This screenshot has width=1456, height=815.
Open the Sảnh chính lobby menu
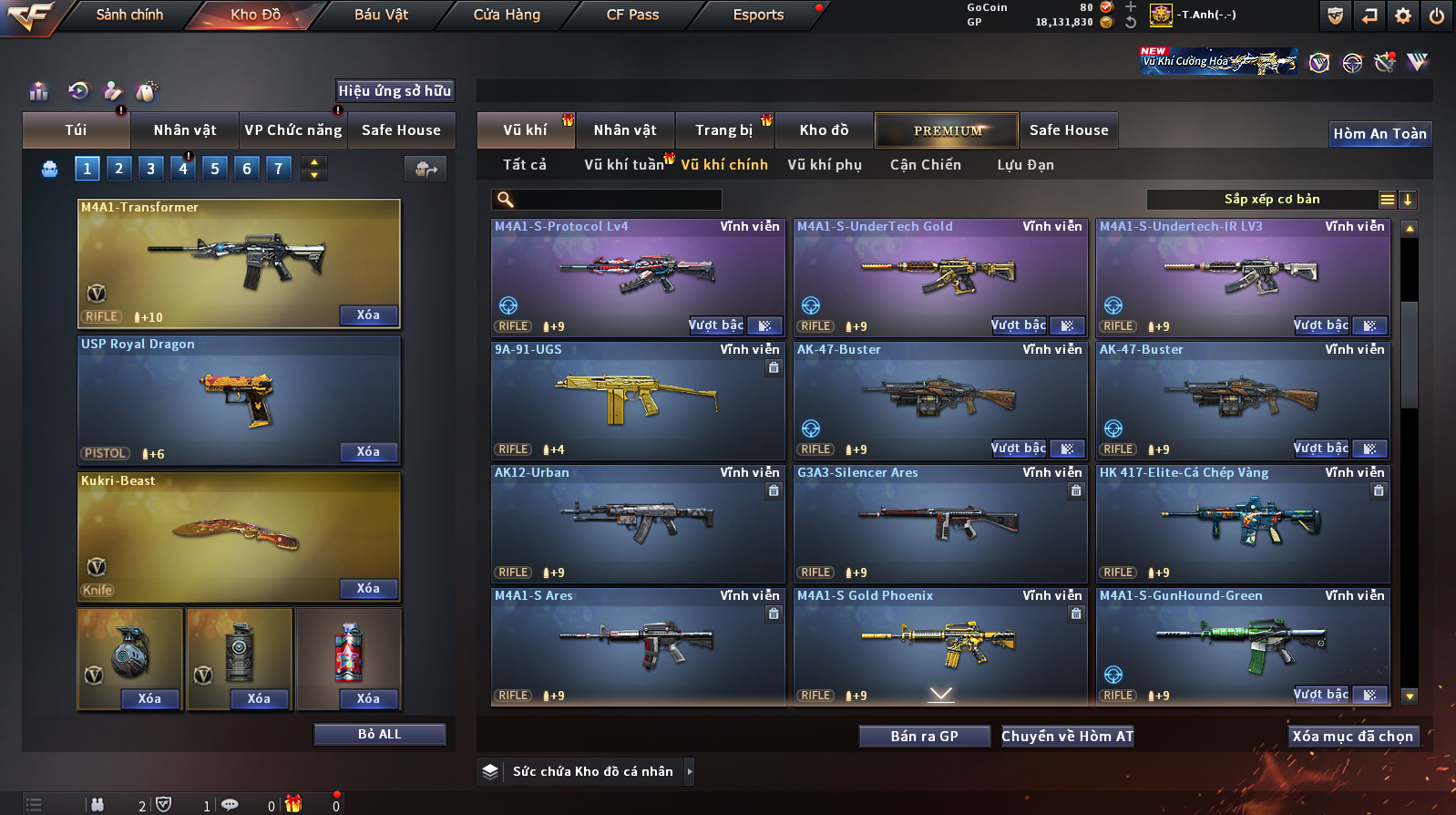[x=129, y=15]
